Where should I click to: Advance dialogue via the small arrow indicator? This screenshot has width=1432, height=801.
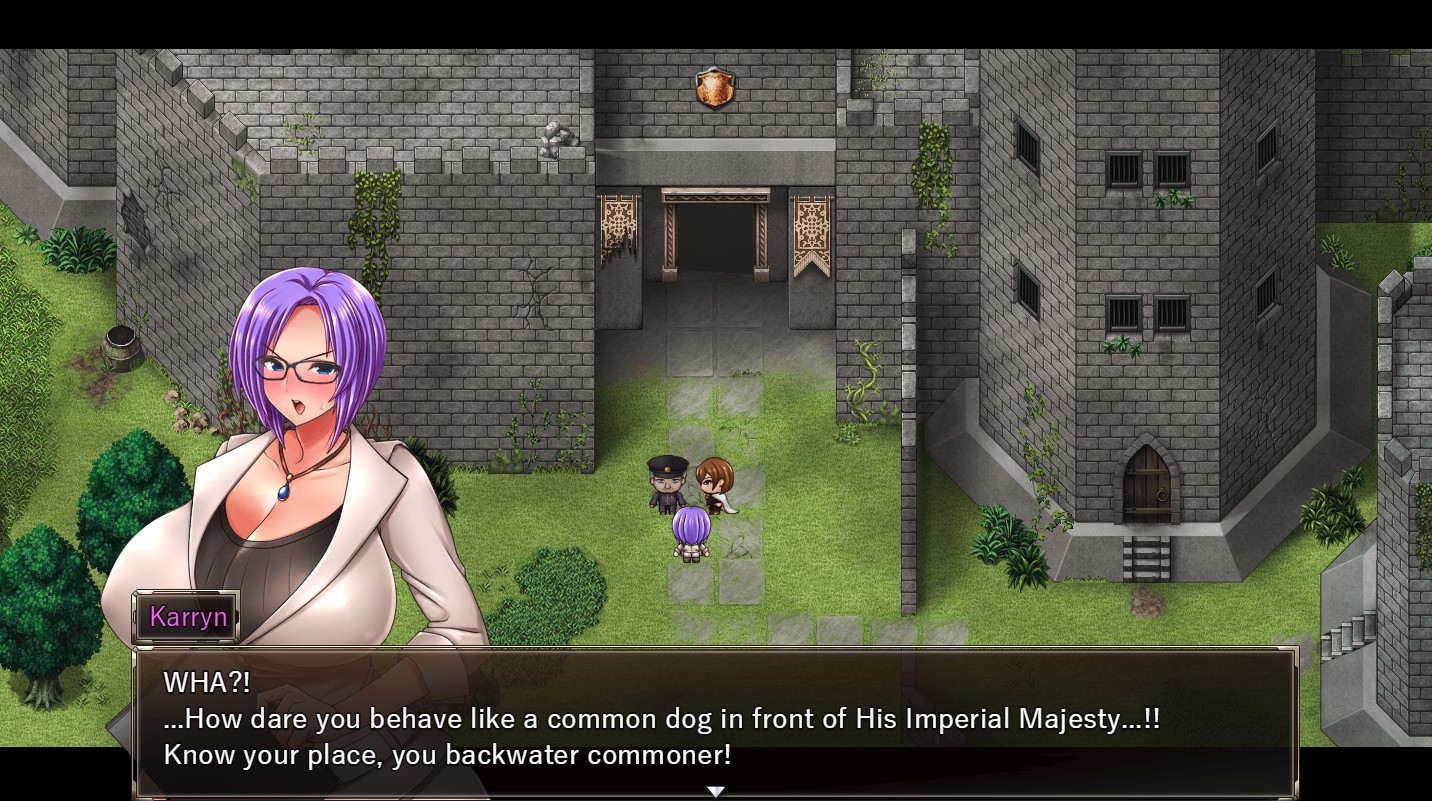(716, 791)
